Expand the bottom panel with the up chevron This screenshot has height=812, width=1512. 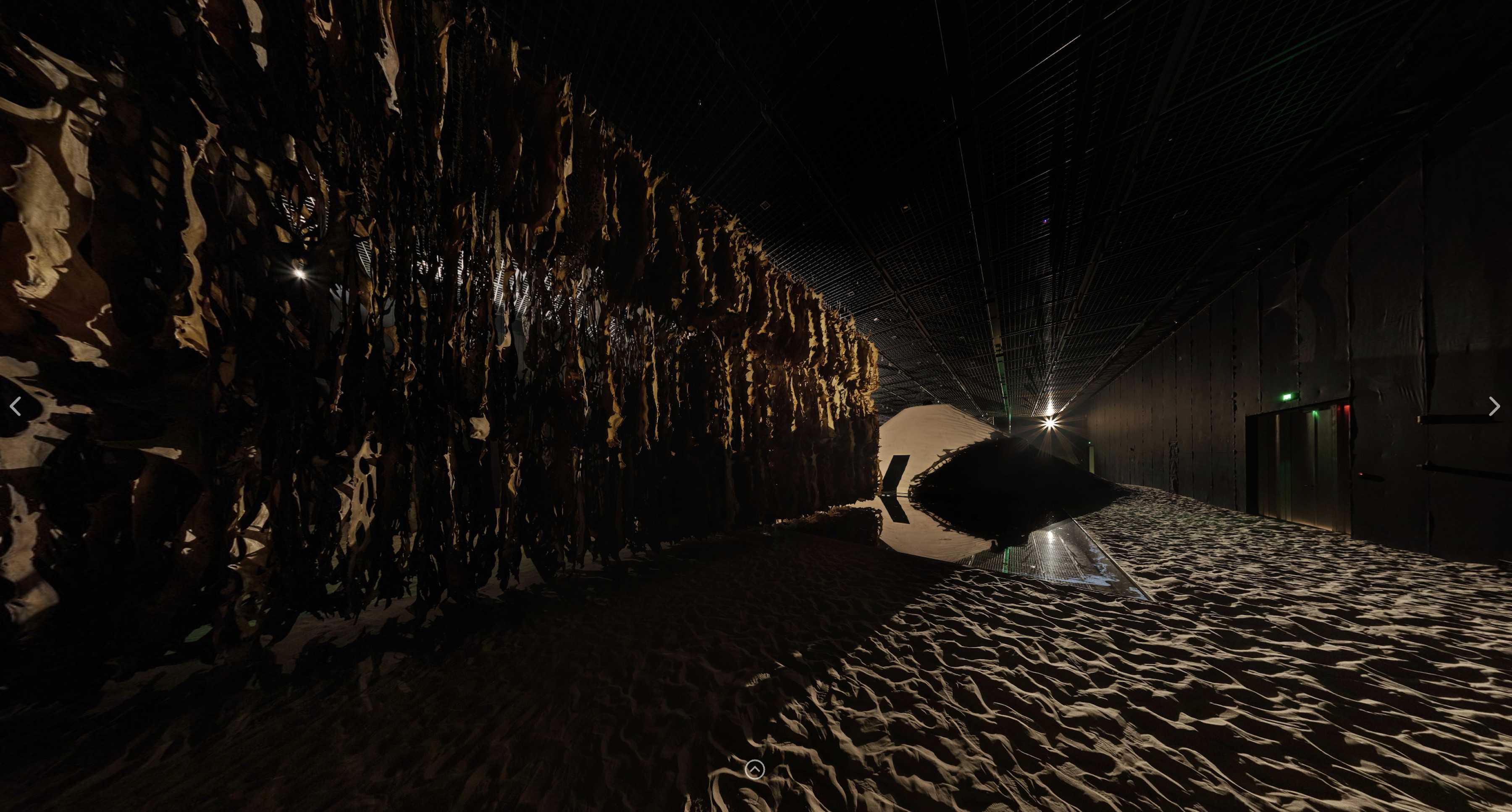[x=755, y=769]
